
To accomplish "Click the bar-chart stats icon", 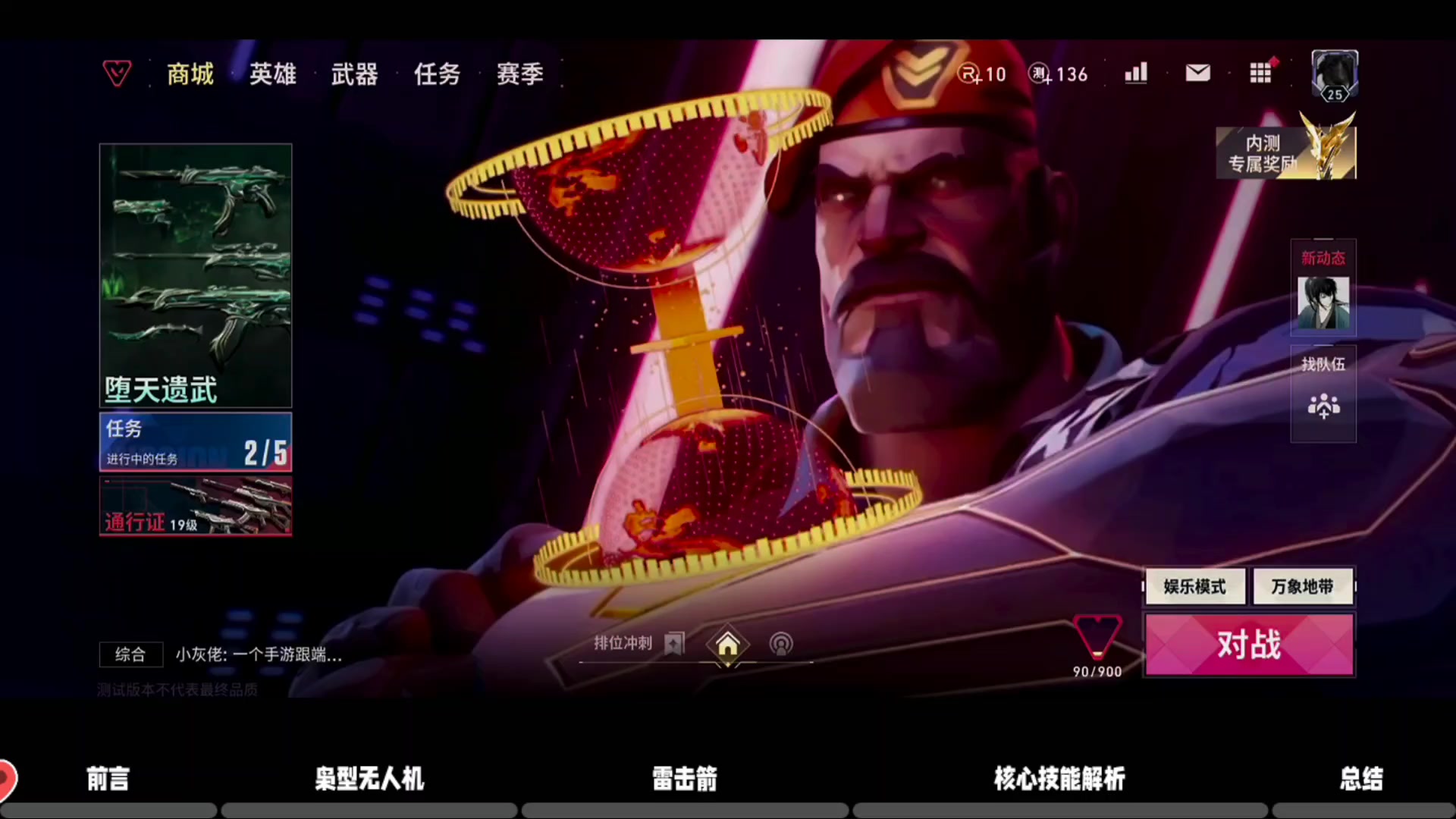I will click(x=1135, y=73).
